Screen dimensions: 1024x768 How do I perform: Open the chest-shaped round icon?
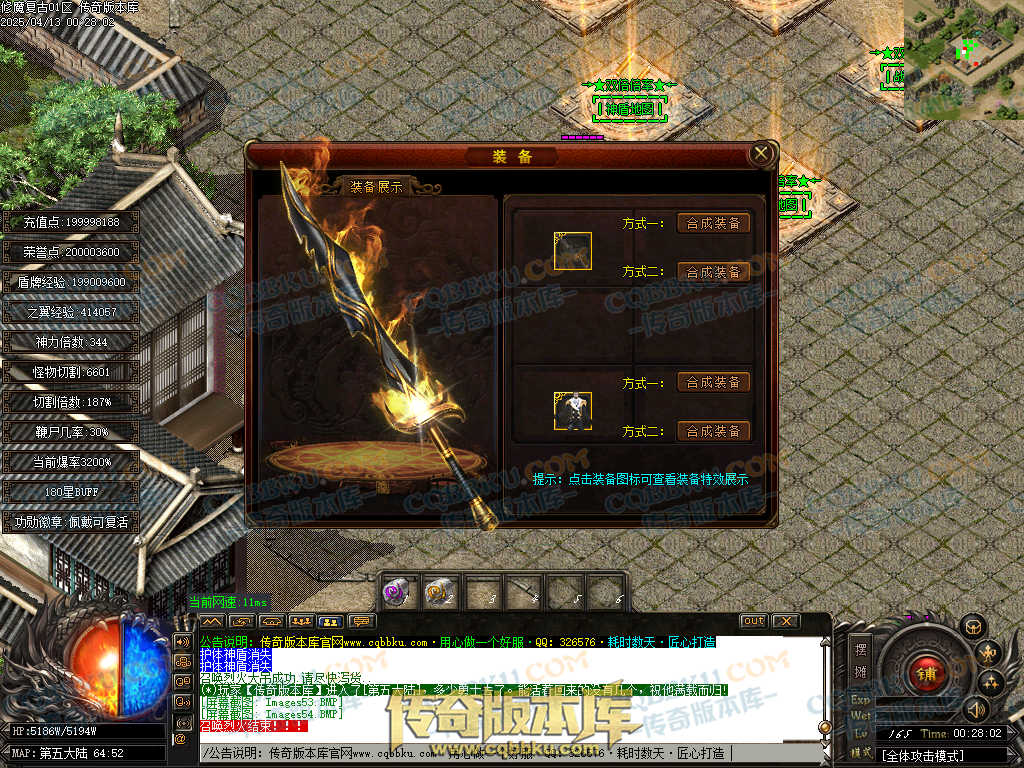coord(972,627)
